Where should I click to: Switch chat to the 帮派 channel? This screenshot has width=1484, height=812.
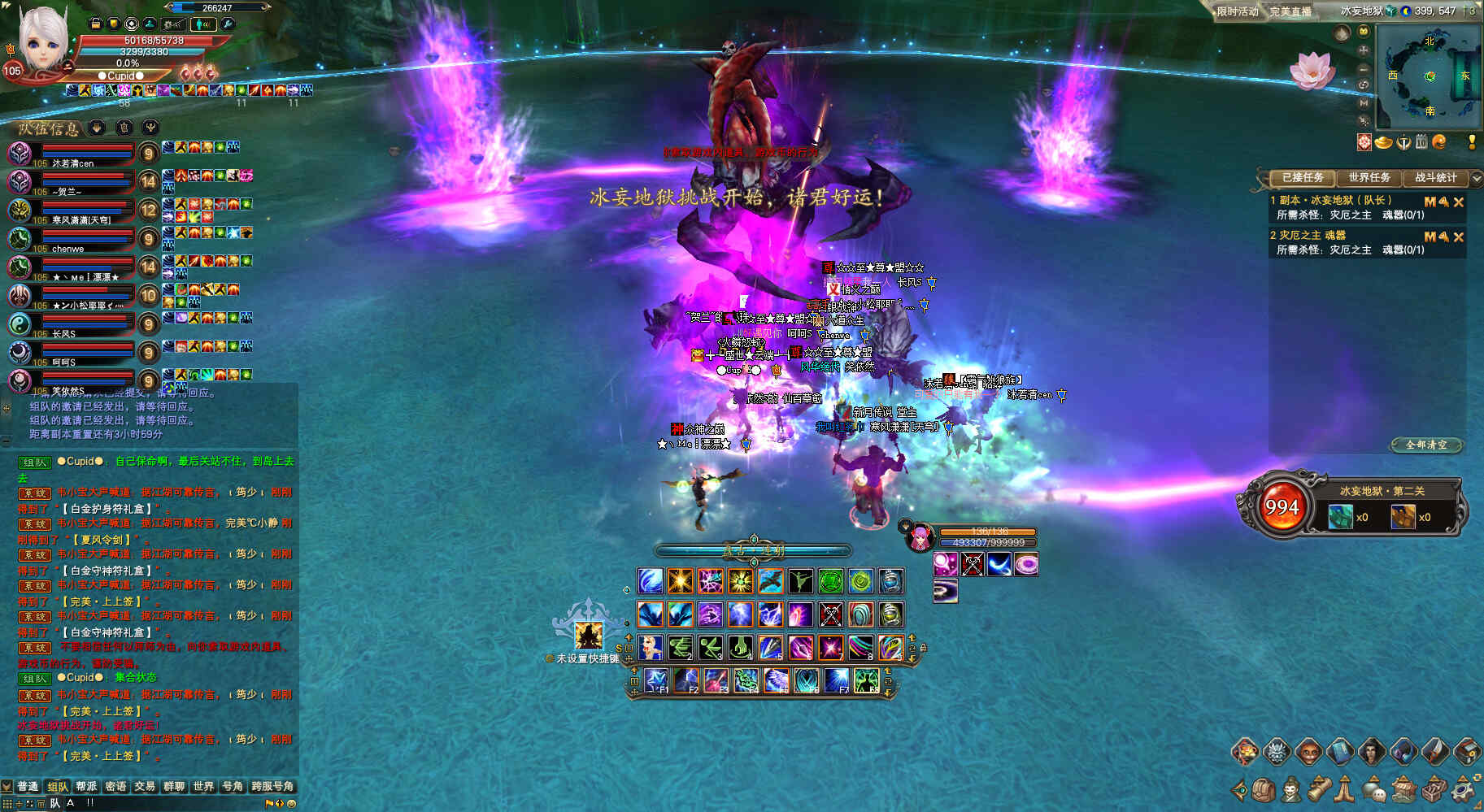86,786
